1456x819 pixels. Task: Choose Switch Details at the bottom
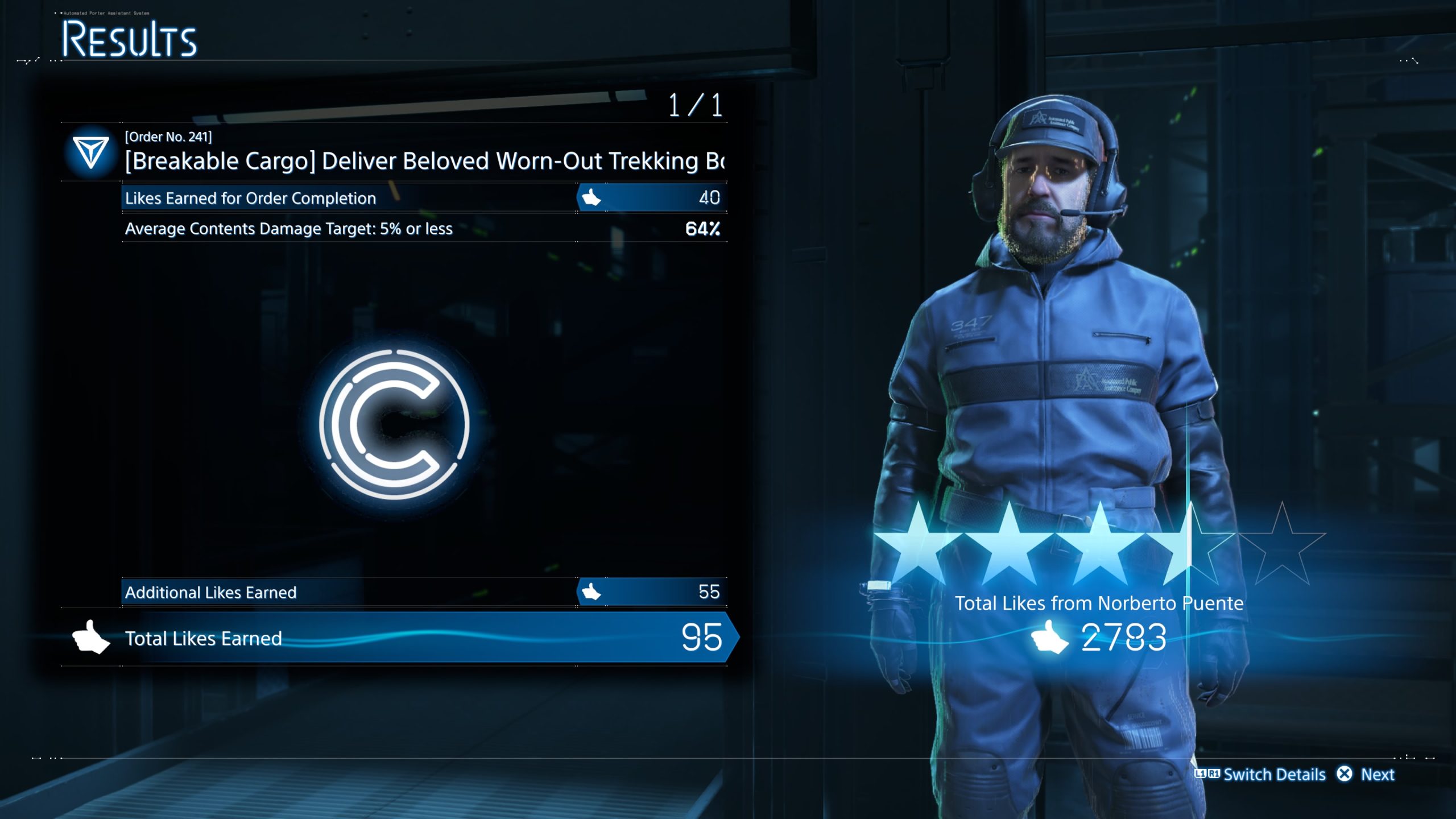1260,774
